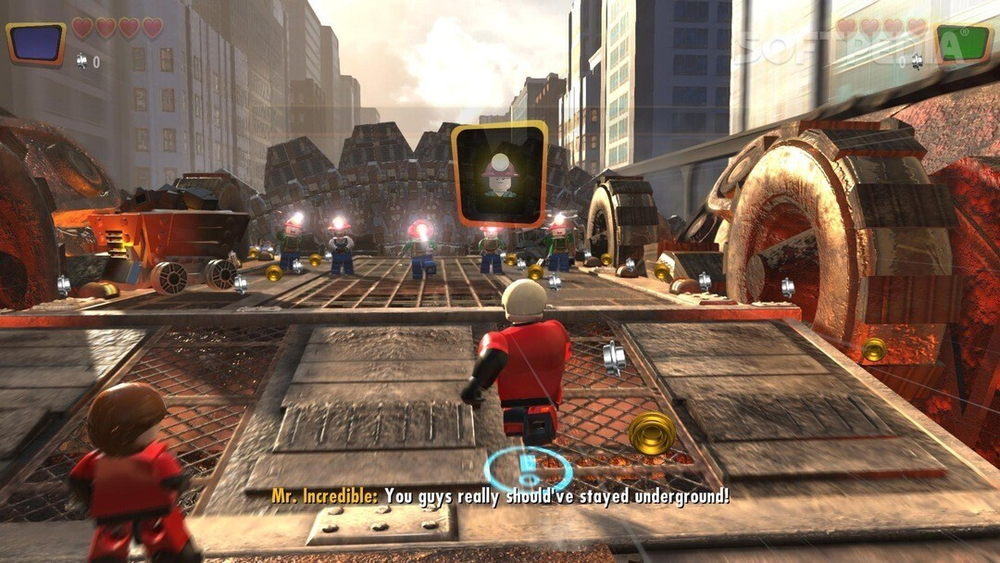Click player one's blue character portrait

(36, 43)
